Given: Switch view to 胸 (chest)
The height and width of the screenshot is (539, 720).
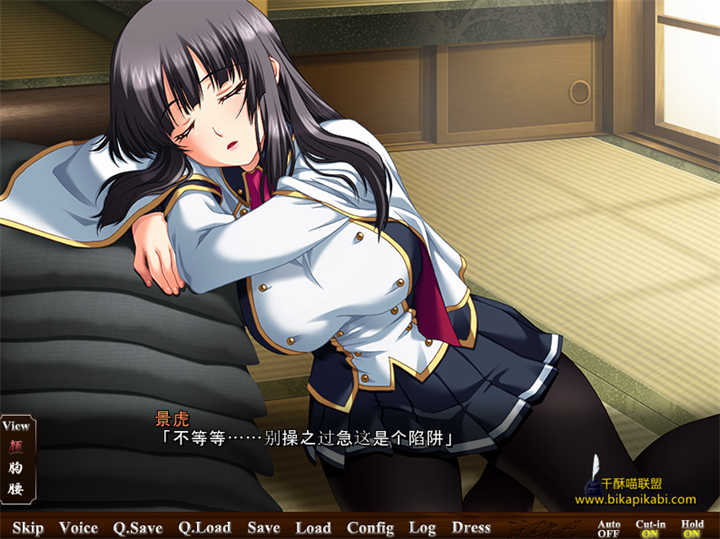Looking at the screenshot, I should tap(17, 467).
